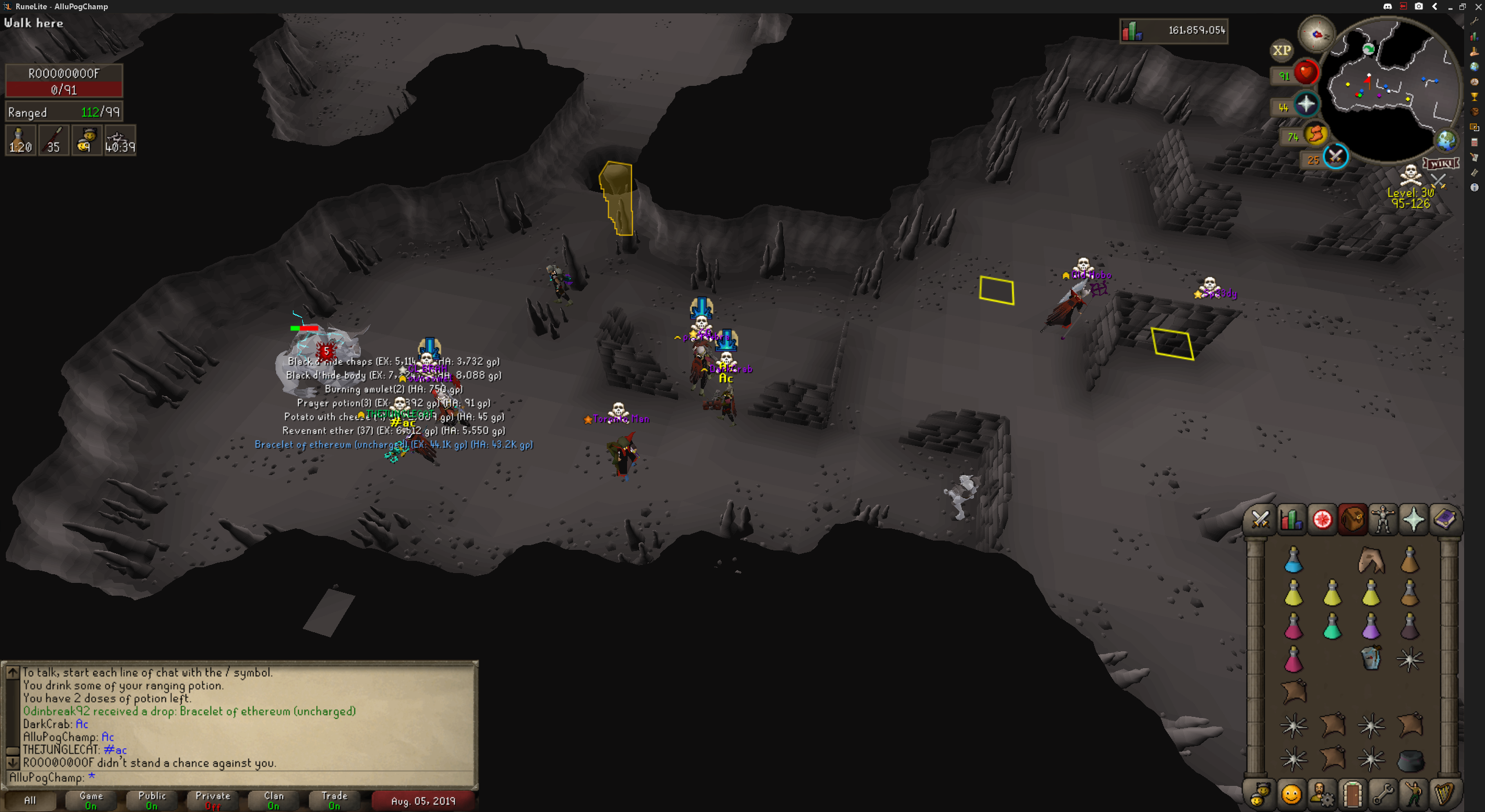This screenshot has height=812, width=1485.
Task: Open the world map globe
Action: point(1446,140)
